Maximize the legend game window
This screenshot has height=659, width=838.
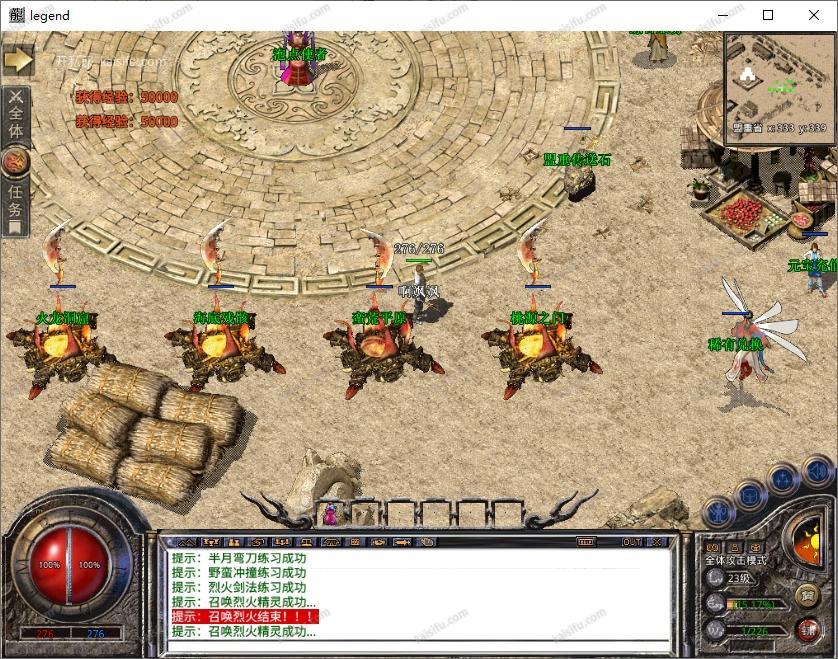click(x=768, y=15)
